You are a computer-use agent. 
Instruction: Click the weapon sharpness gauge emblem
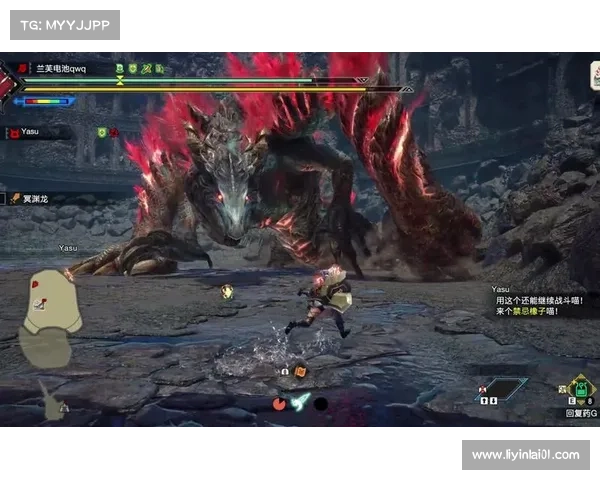(x=12, y=82)
